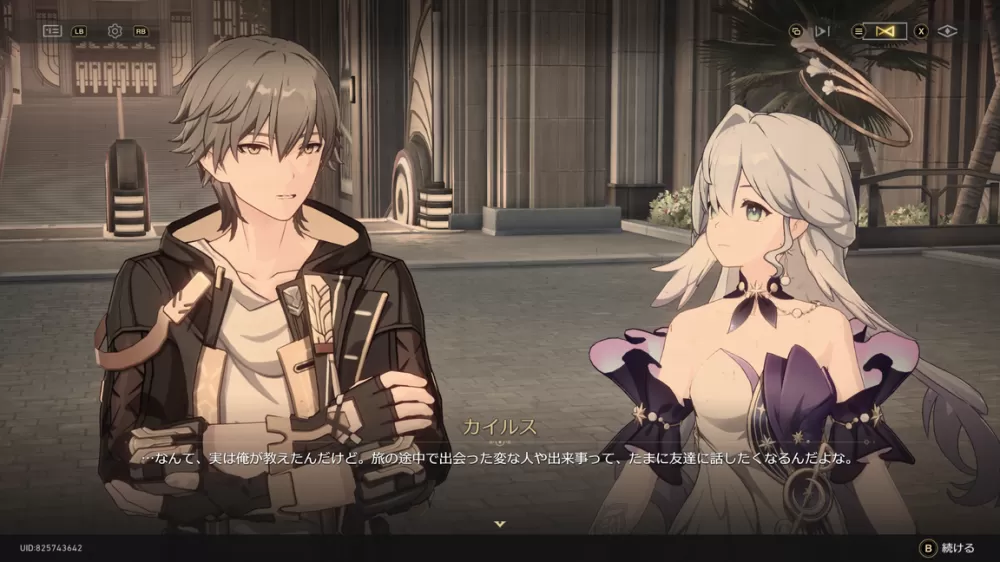Advance dialogue using the down arrow indicator
The width and height of the screenshot is (1000, 562).
[500, 524]
